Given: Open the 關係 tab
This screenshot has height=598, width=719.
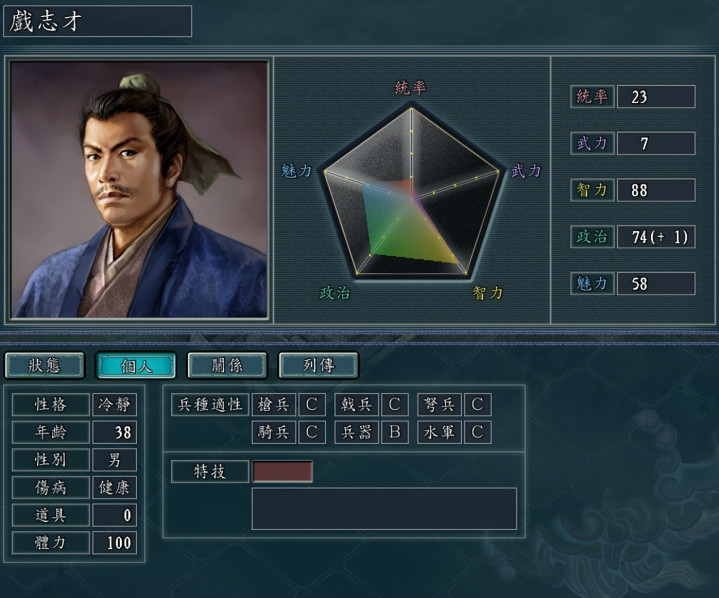Looking at the screenshot, I should [226, 365].
